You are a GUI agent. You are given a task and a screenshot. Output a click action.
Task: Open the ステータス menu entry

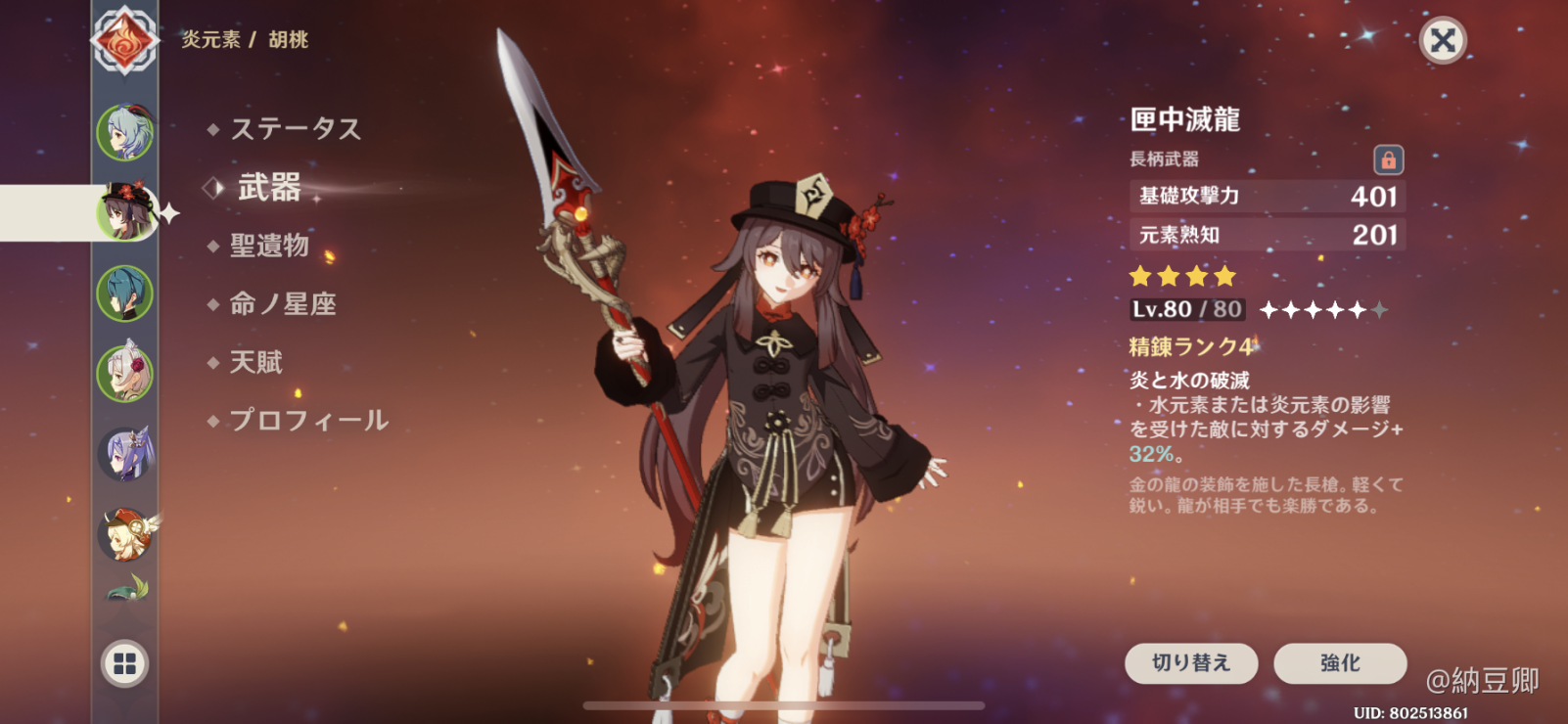coord(295,129)
